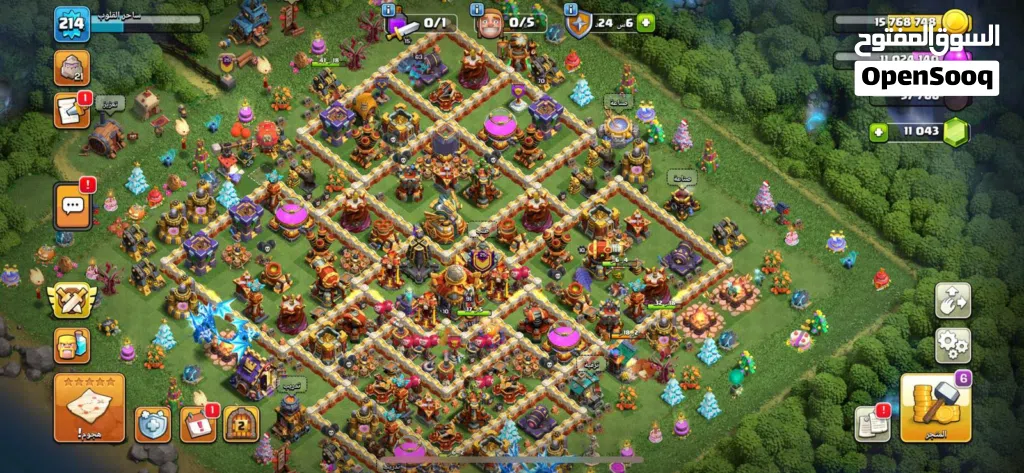Open the ore rock button
Image resolution: width=1024 pixels, height=473 pixels.
click(72, 66)
